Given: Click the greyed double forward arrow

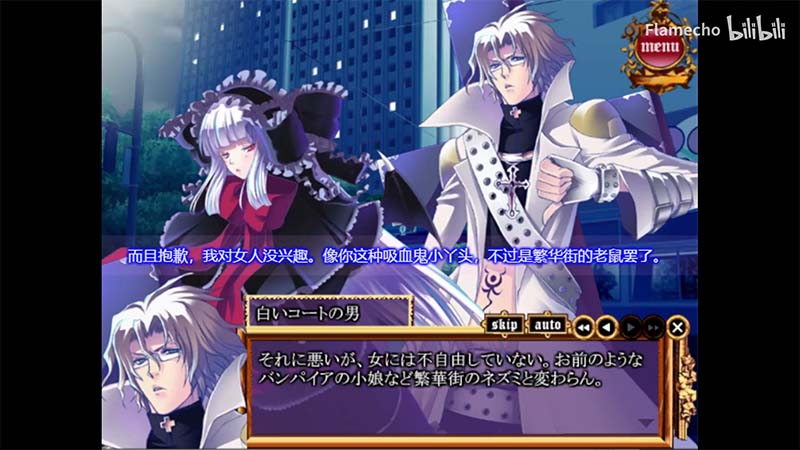Looking at the screenshot, I should [x=653, y=326].
